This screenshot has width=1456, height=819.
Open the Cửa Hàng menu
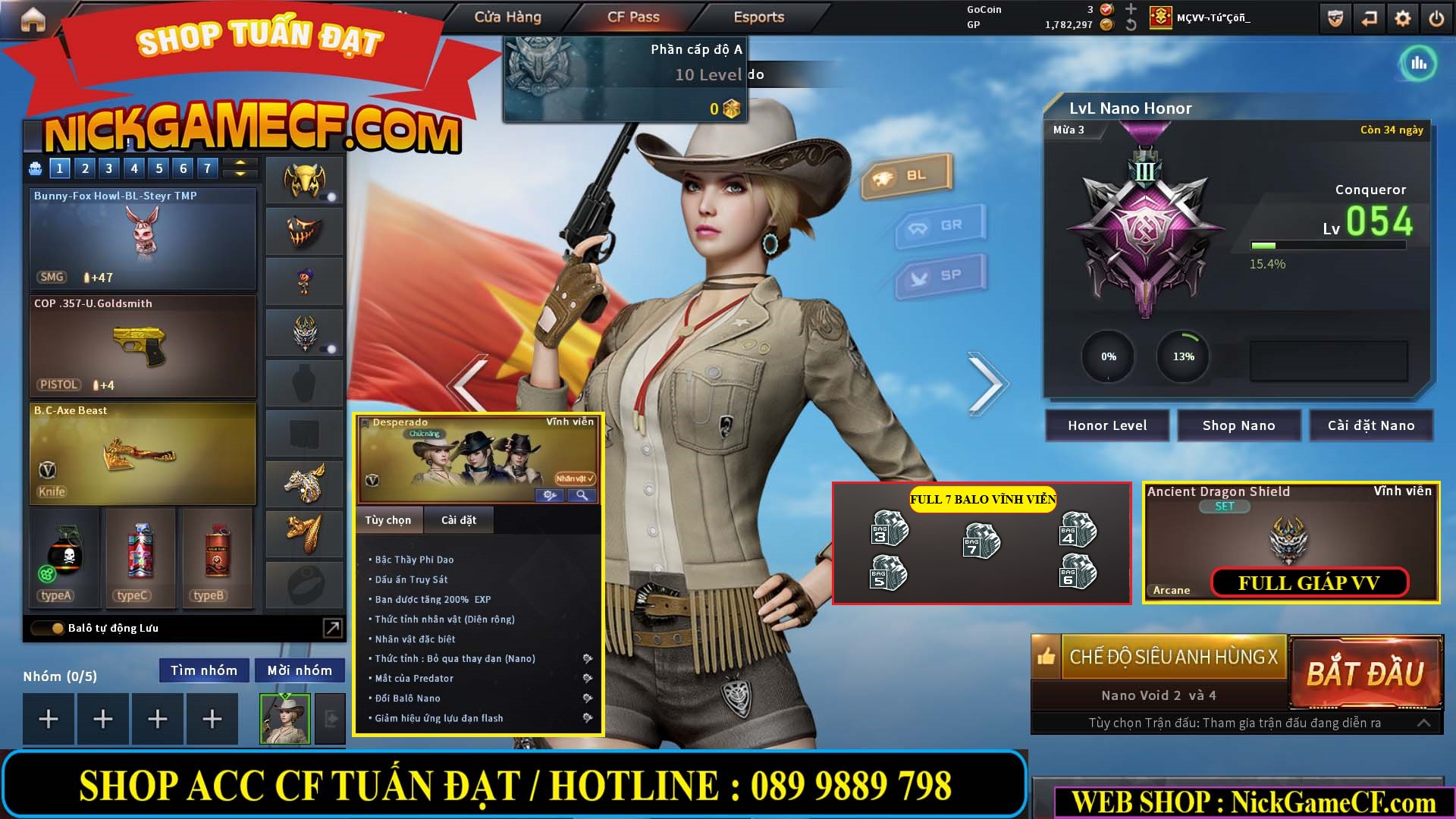[x=508, y=17]
